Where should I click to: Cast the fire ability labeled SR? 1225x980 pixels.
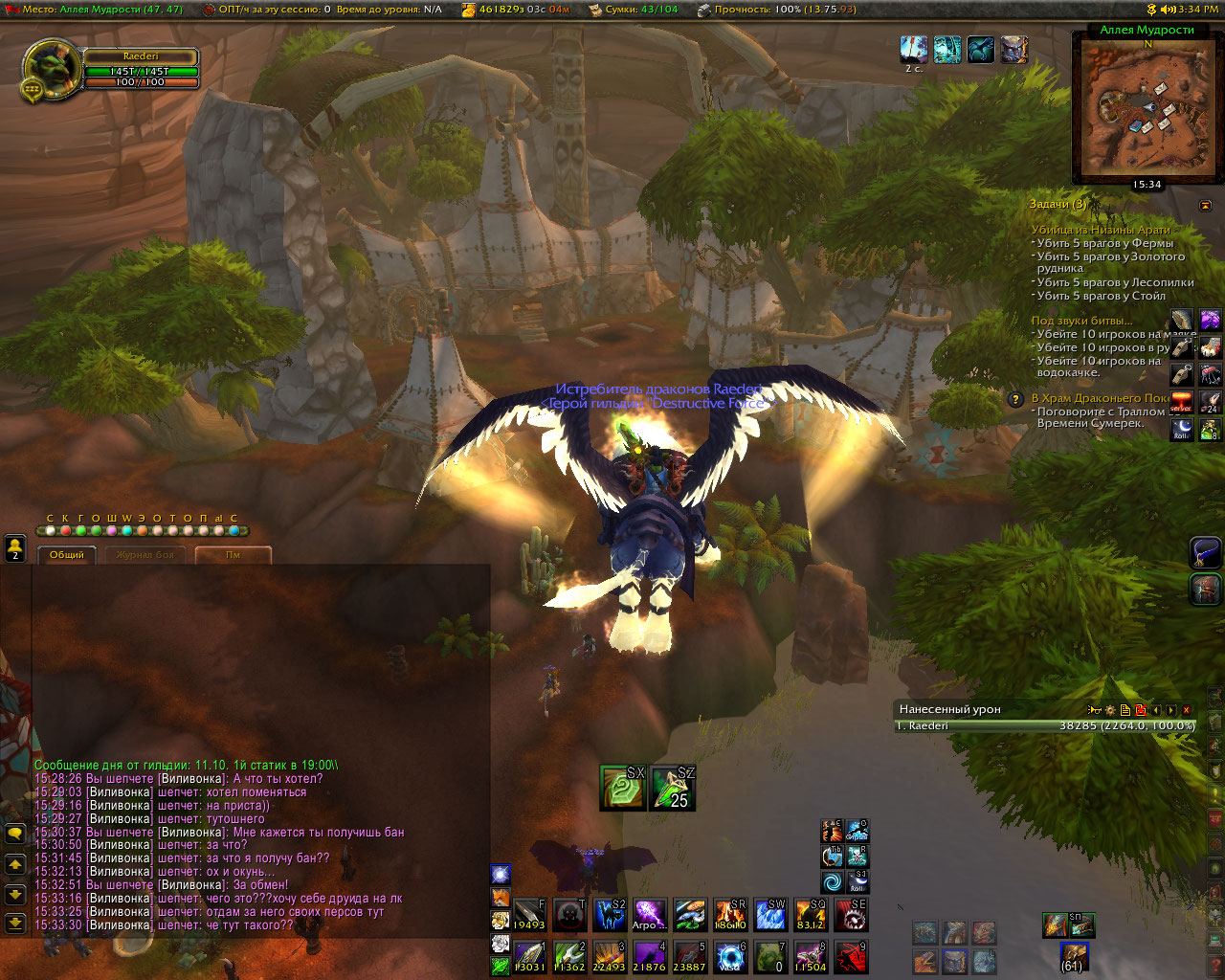pos(730,916)
